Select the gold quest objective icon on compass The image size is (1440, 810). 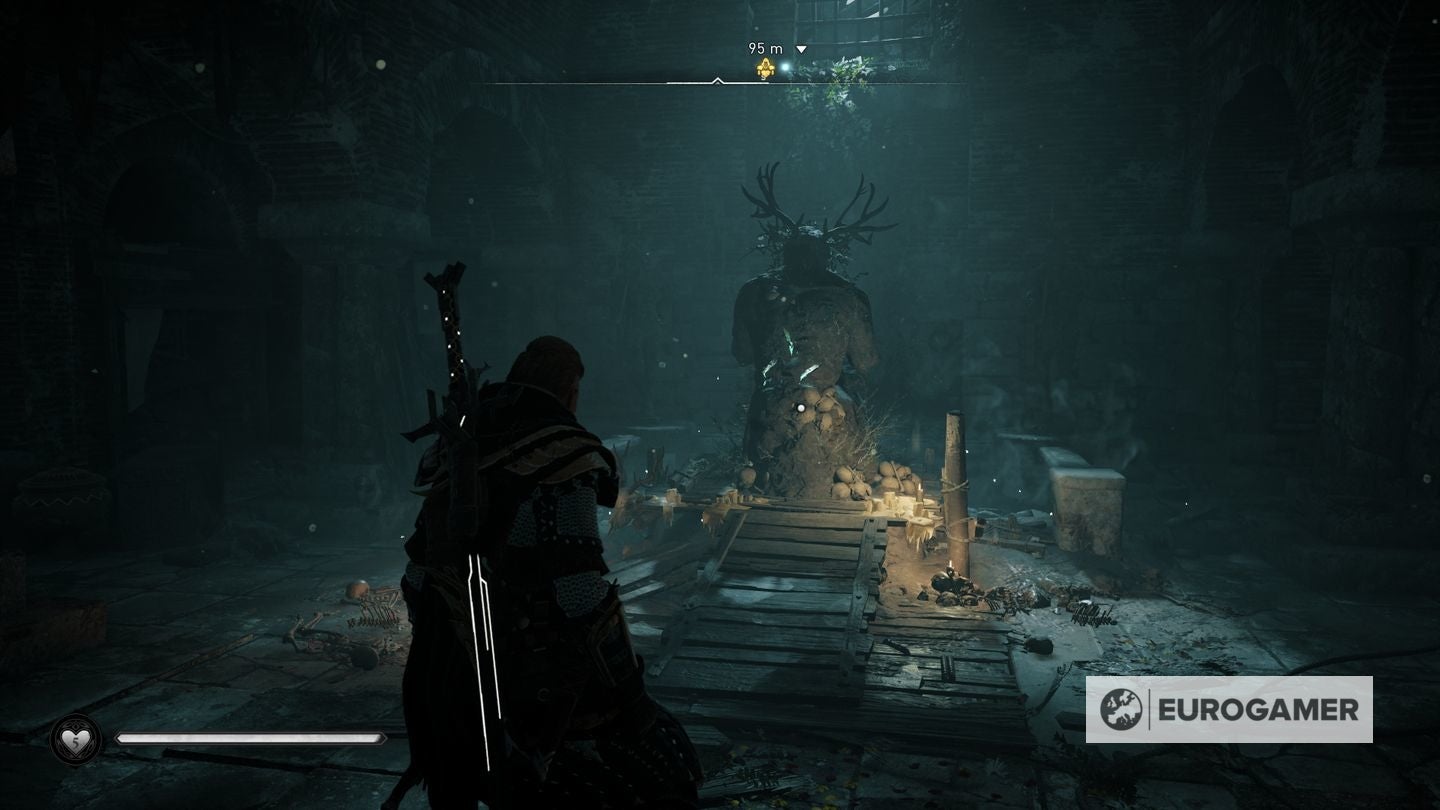tap(766, 67)
